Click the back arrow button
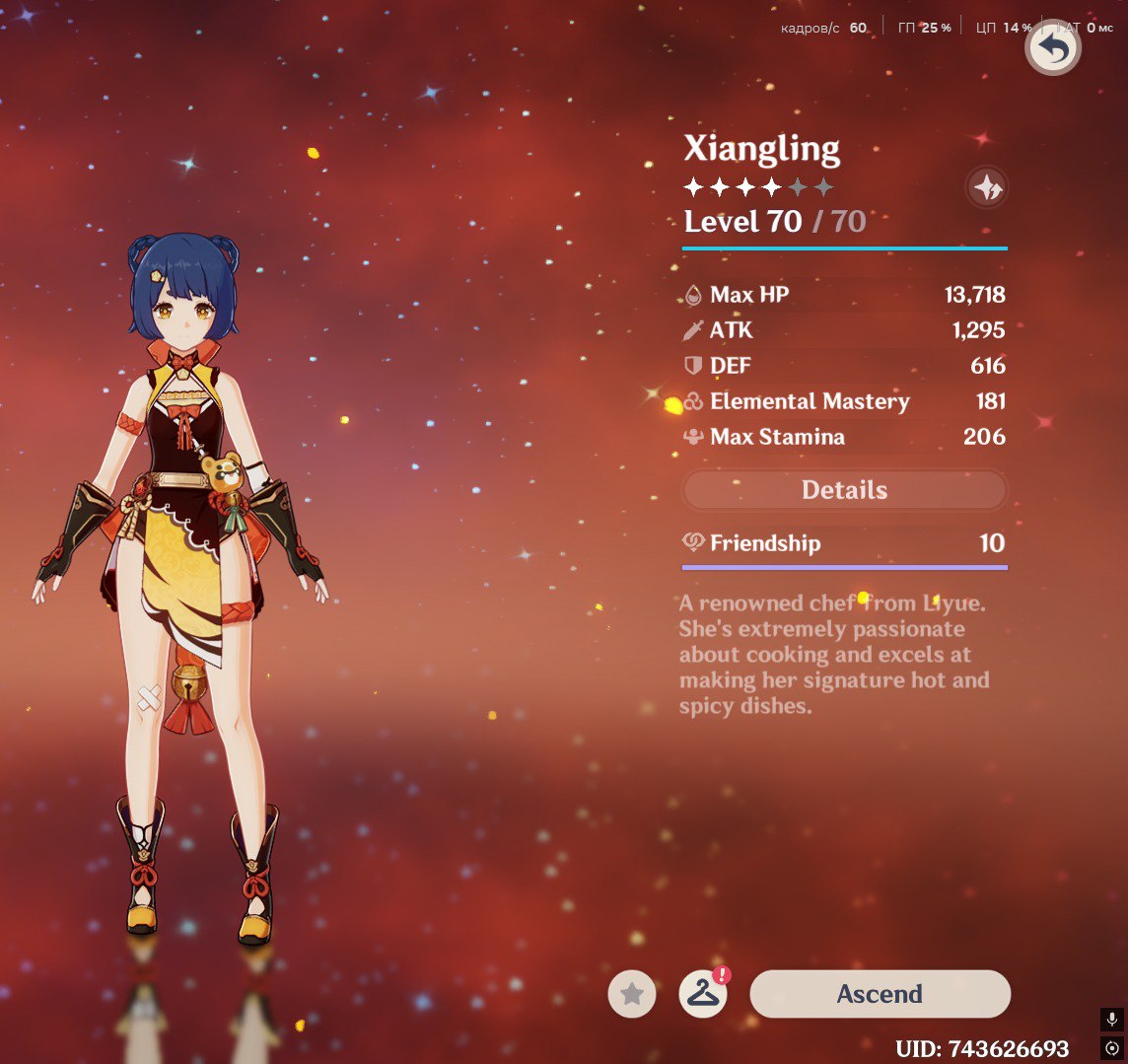 [1053, 48]
